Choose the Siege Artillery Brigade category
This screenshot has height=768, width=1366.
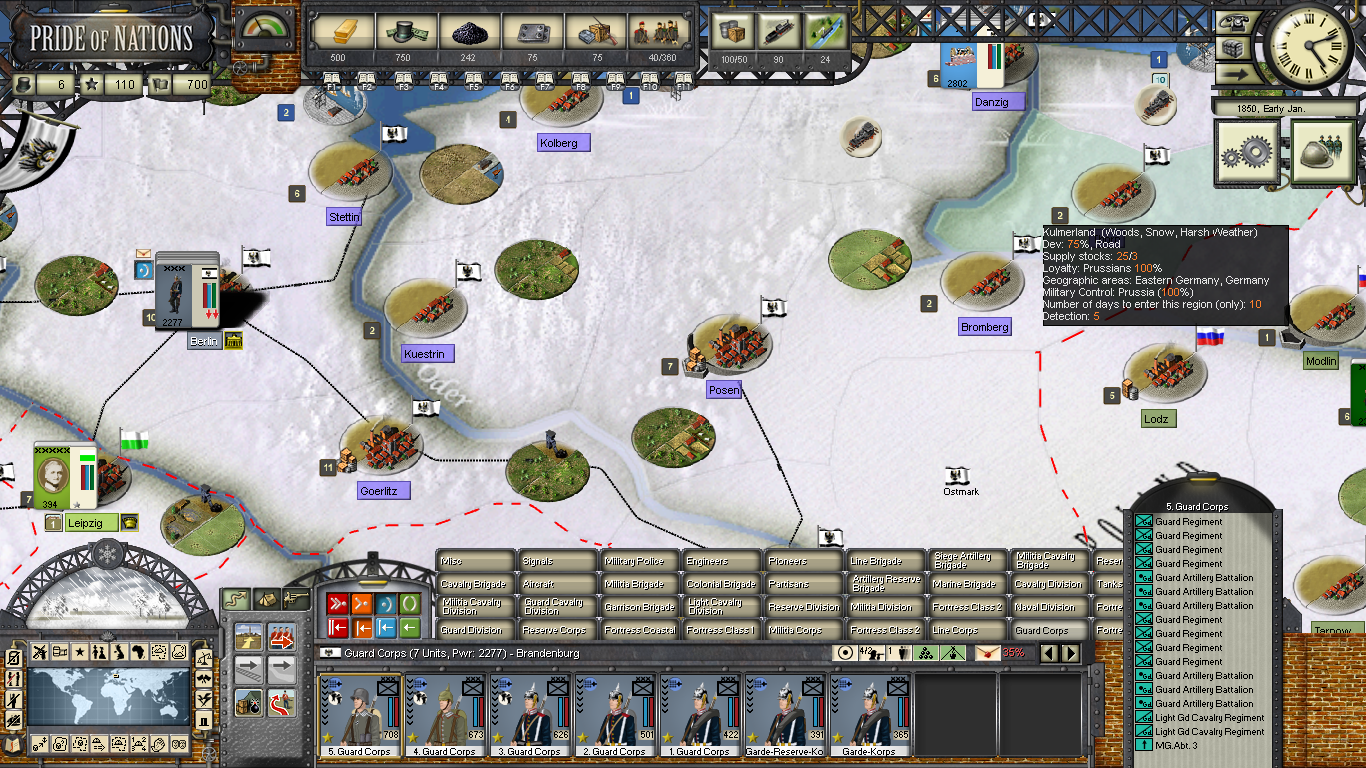[x=967, y=562]
